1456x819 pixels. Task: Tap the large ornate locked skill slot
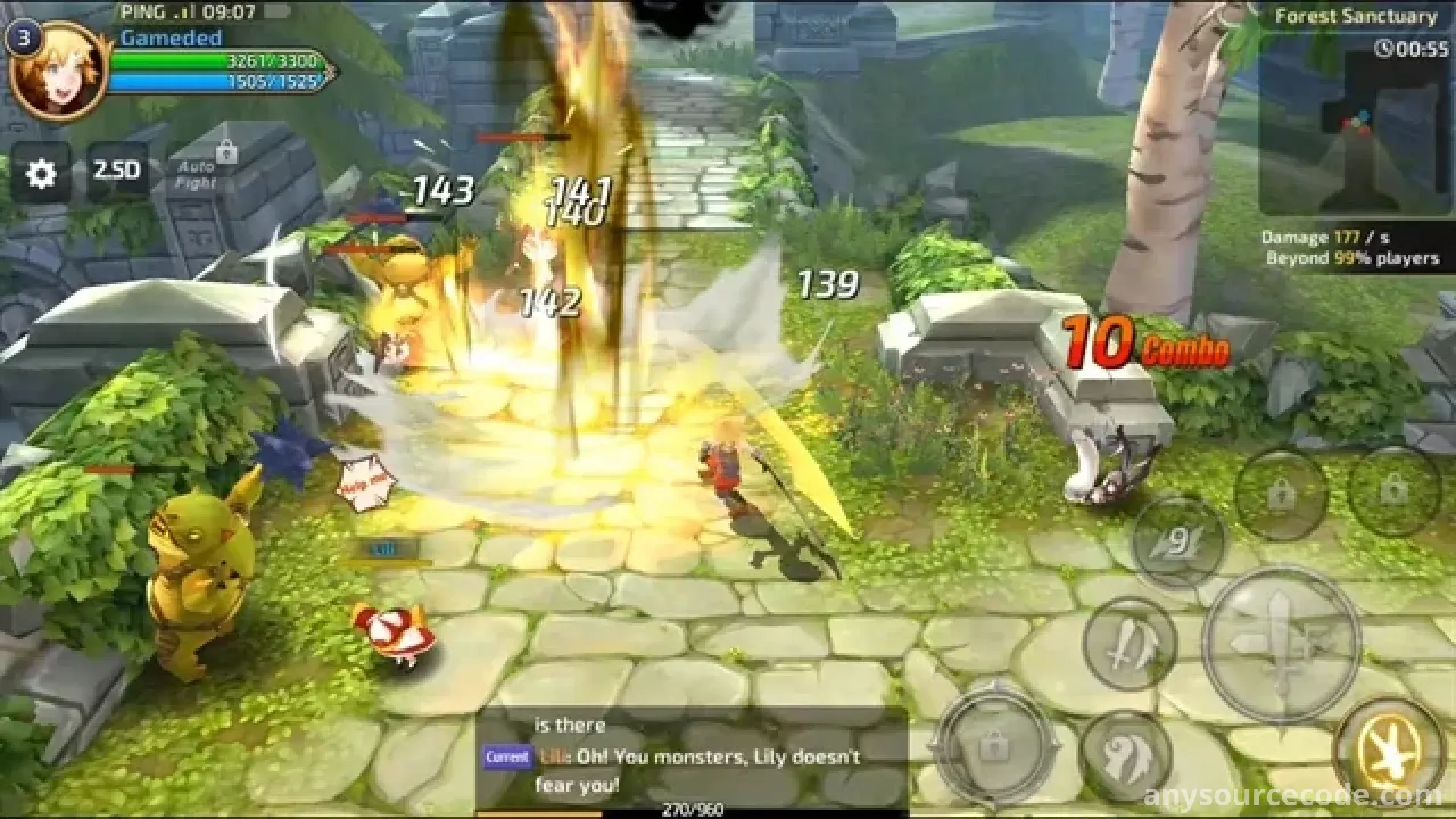(x=994, y=745)
